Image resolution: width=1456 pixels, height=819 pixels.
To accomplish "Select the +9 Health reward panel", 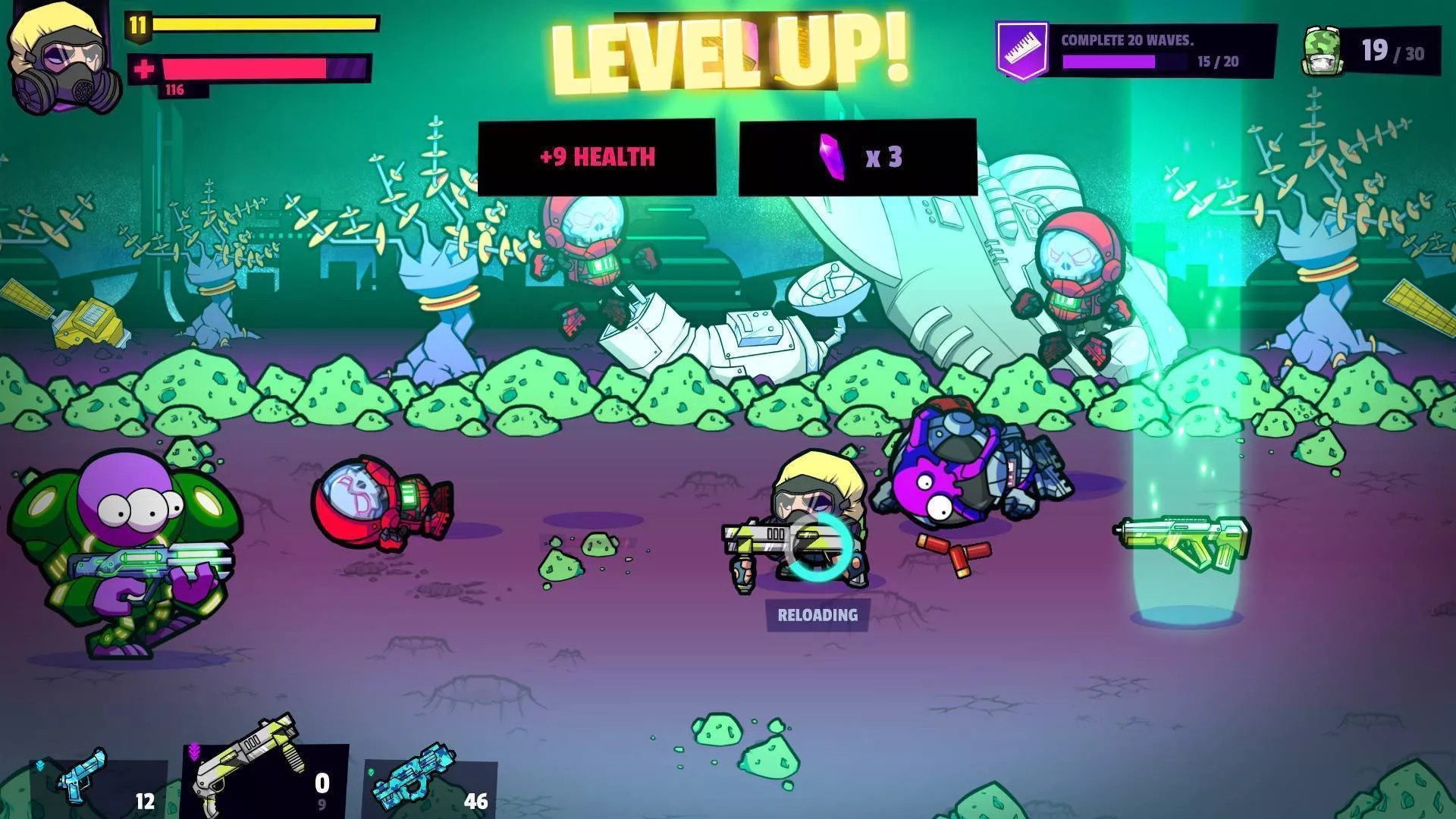I will click(x=597, y=157).
